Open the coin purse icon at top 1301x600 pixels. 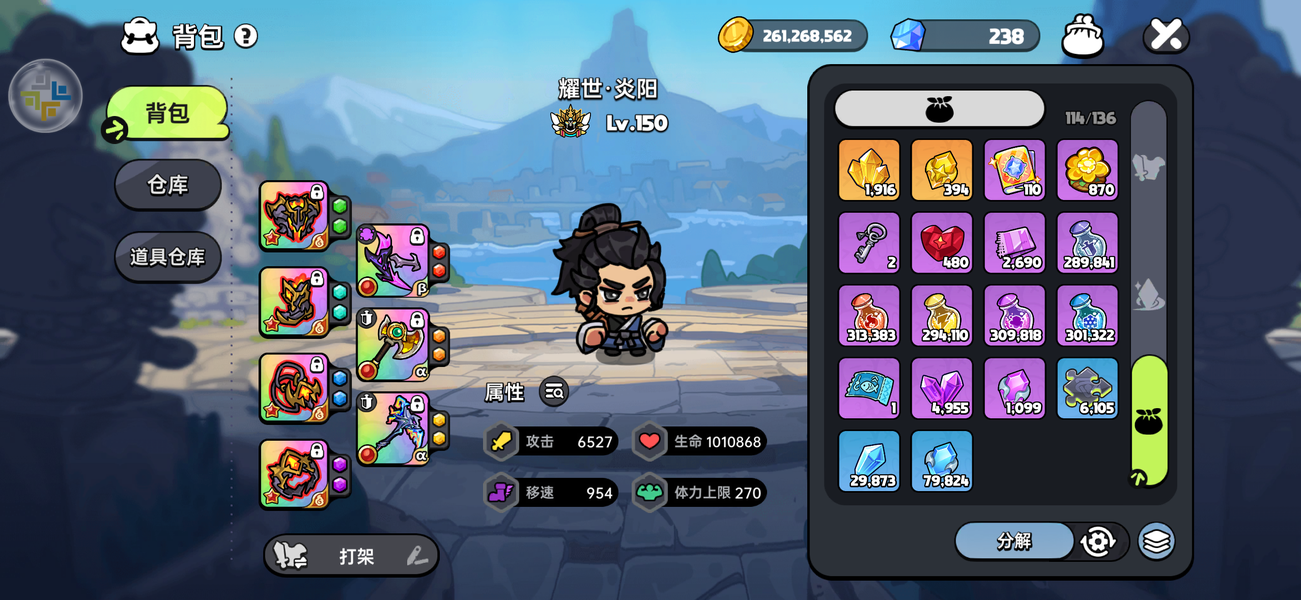(1083, 36)
